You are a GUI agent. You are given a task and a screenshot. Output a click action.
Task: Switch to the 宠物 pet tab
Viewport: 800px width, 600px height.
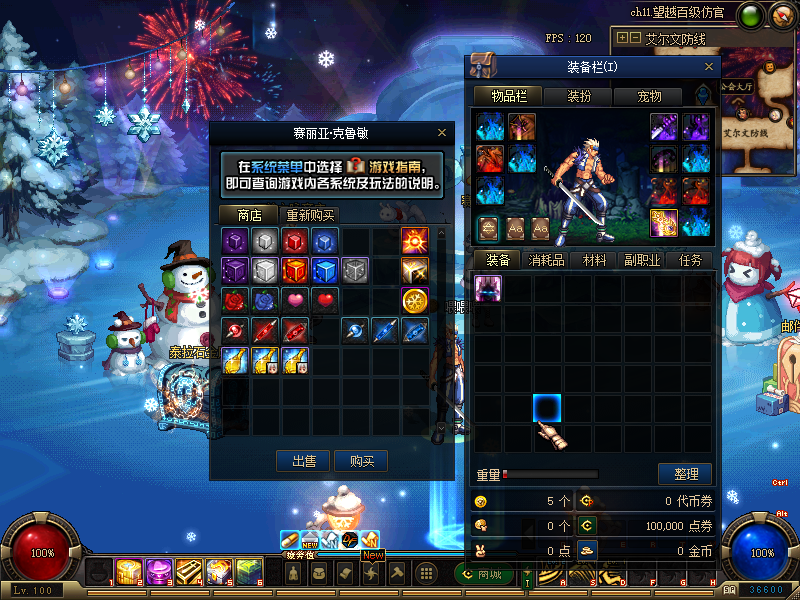(x=649, y=96)
